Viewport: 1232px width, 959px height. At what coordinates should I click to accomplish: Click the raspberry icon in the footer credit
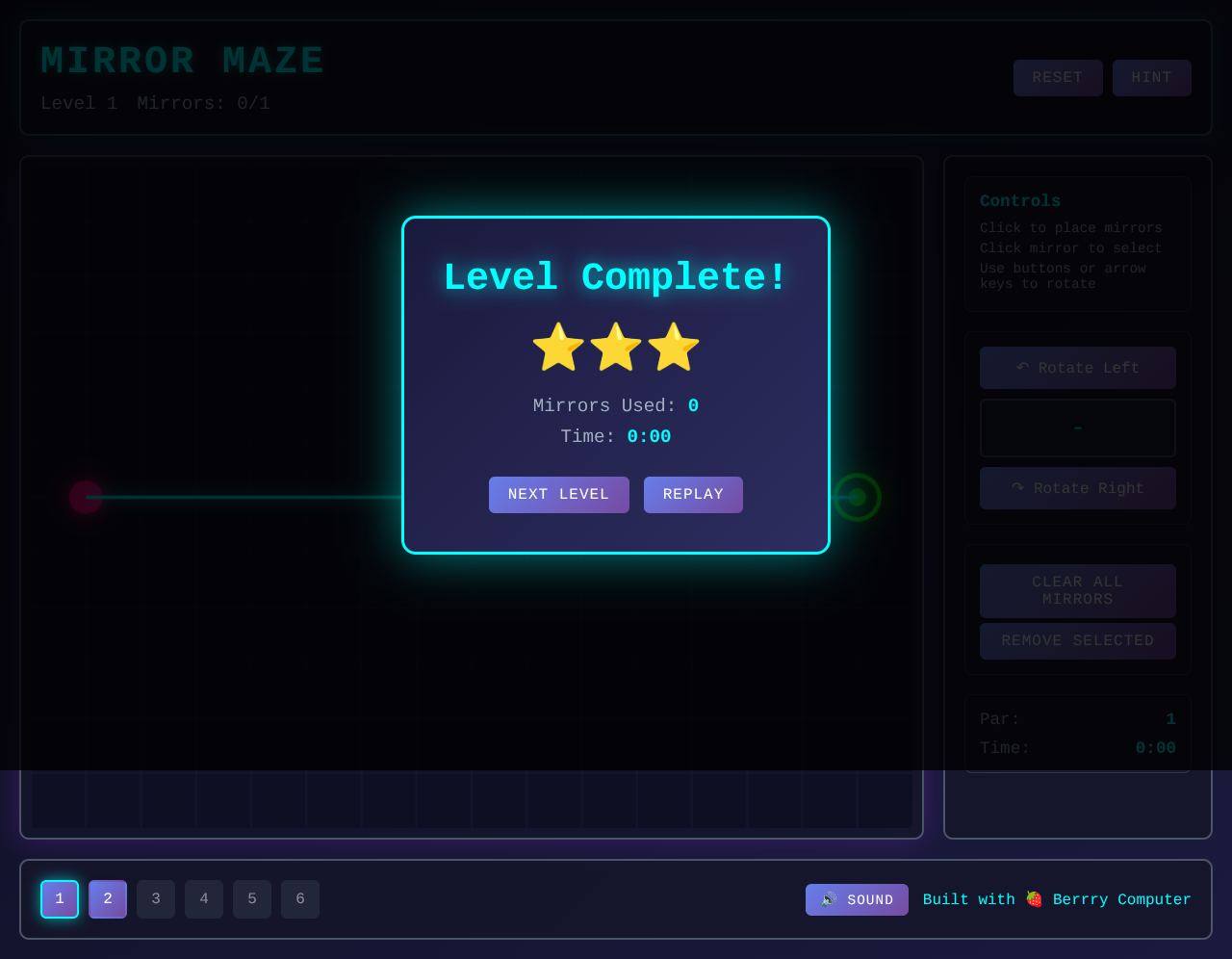point(1034,898)
